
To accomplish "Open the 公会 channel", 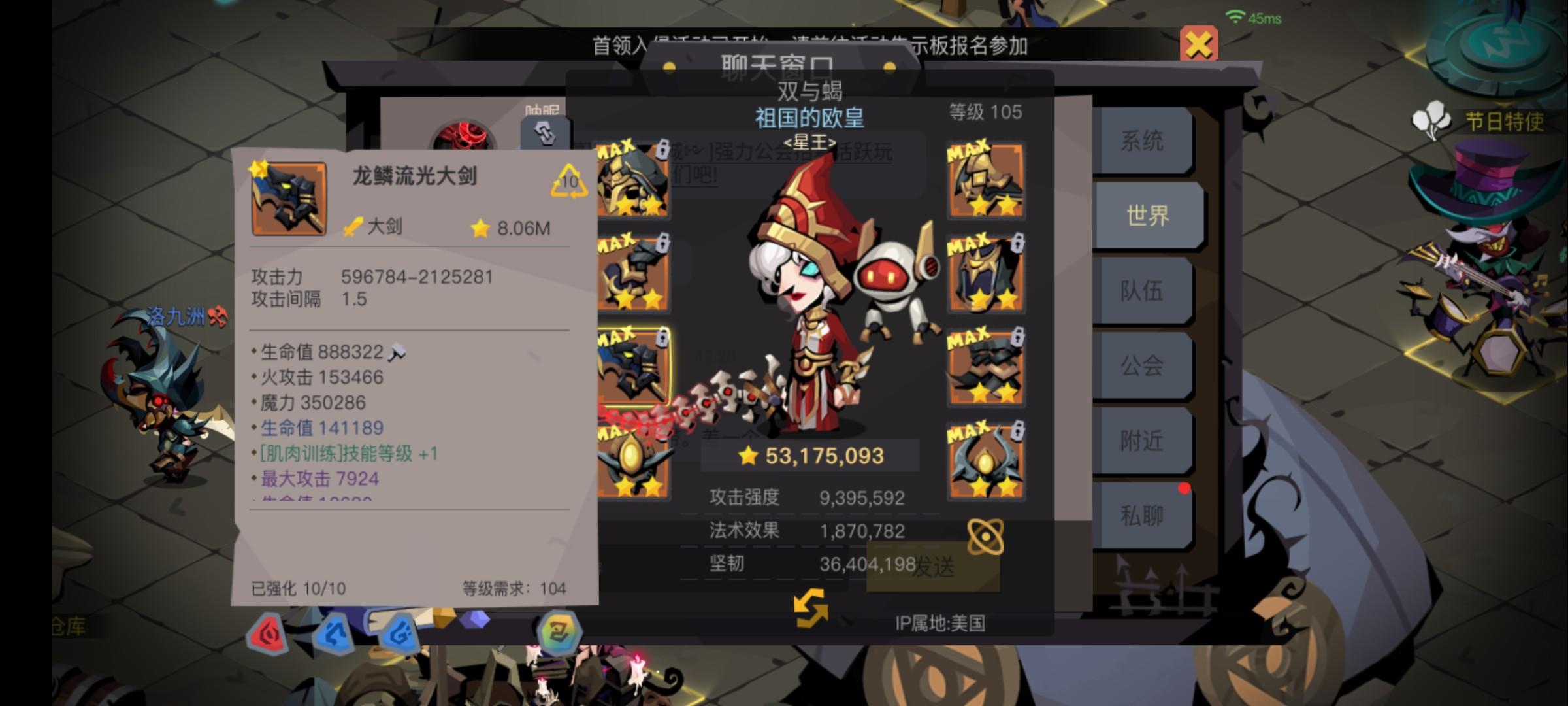I will coord(1143,366).
